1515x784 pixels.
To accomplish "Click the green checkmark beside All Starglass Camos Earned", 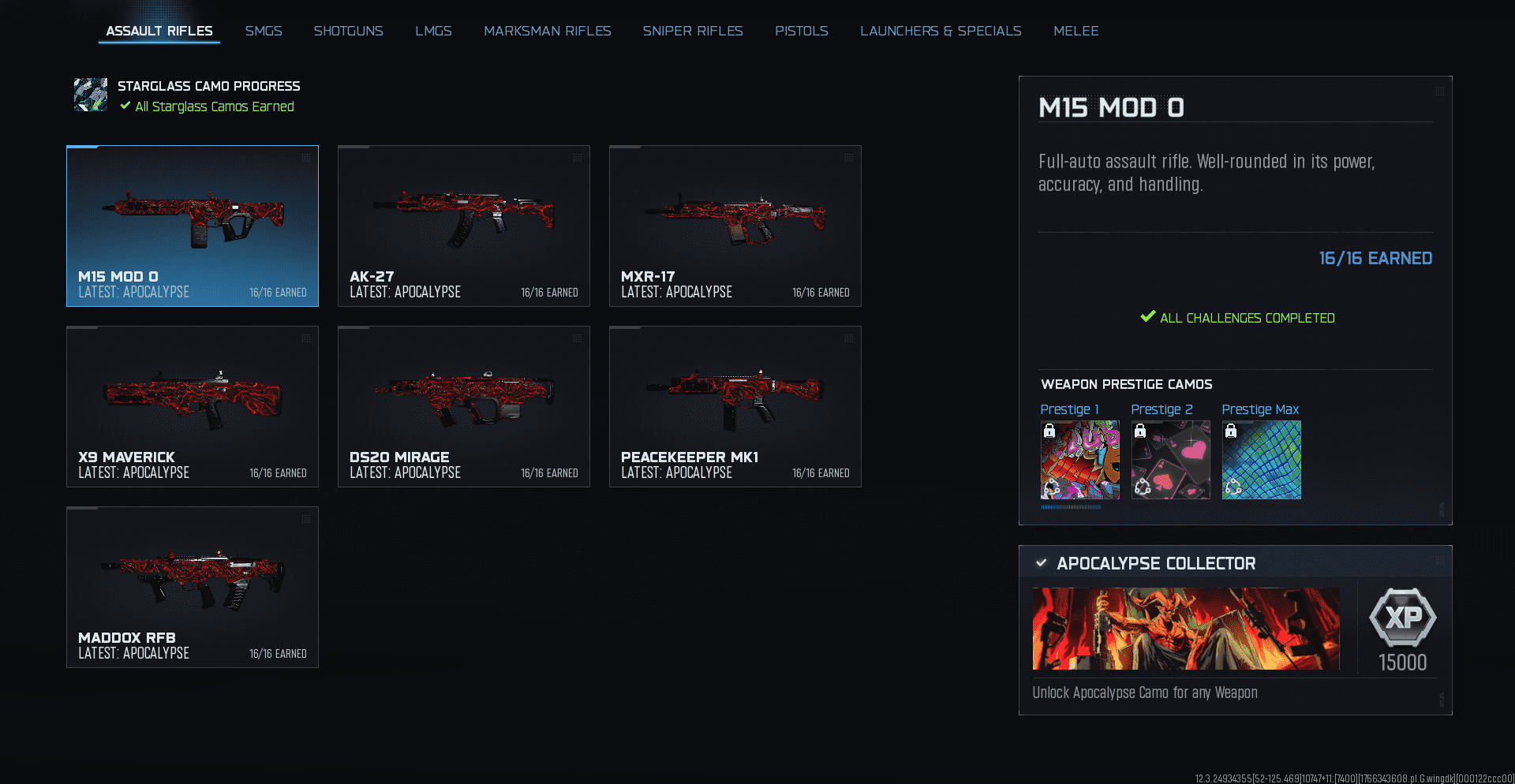I will coord(125,106).
